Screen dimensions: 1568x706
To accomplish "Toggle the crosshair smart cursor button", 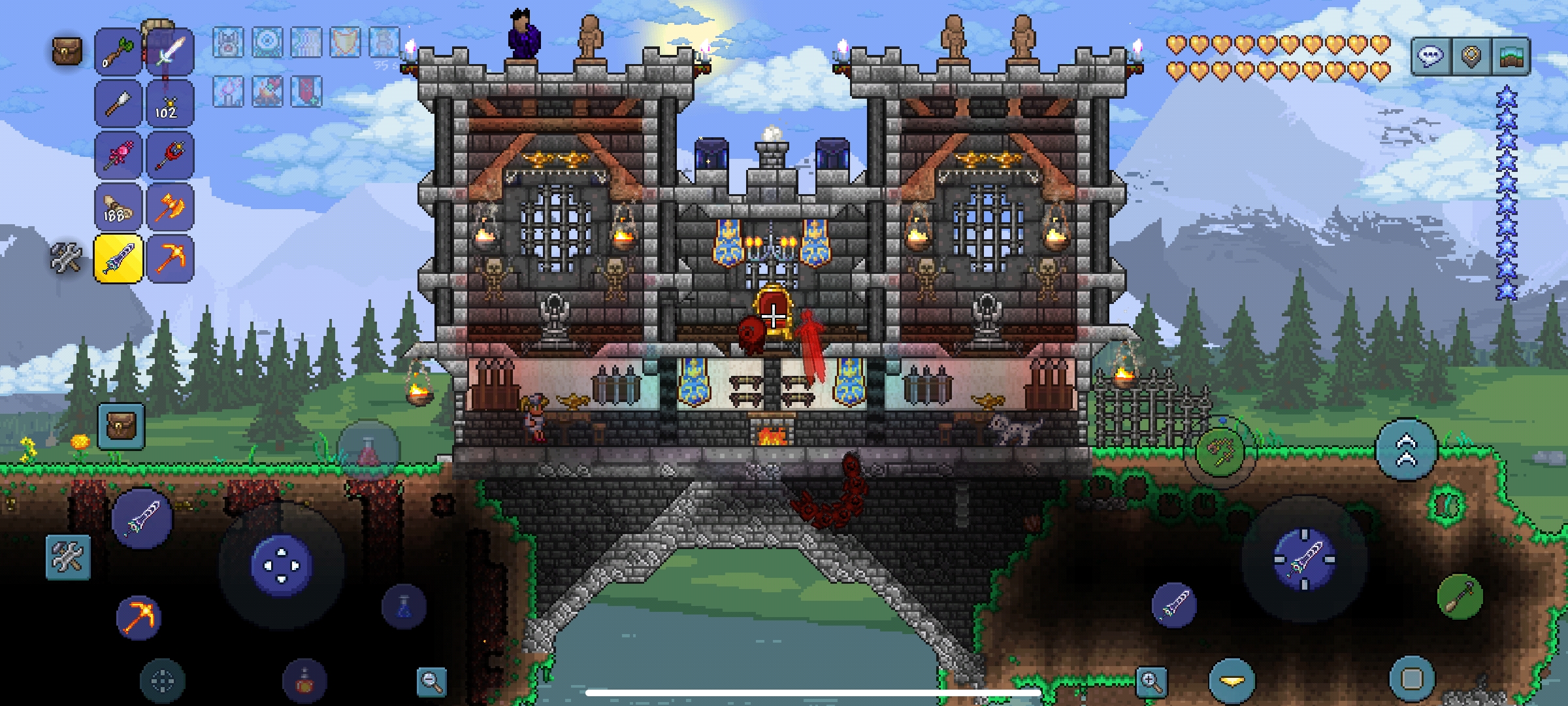I will point(162,681).
